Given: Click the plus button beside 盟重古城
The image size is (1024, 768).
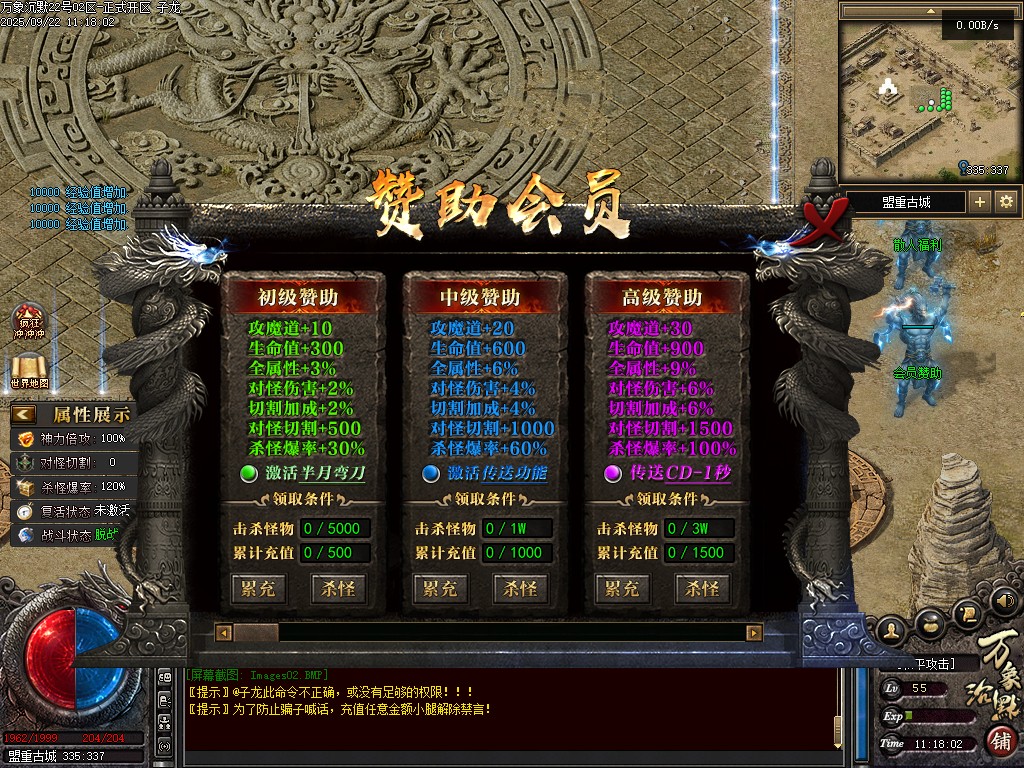Looking at the screenshot, I should [980, 202].
